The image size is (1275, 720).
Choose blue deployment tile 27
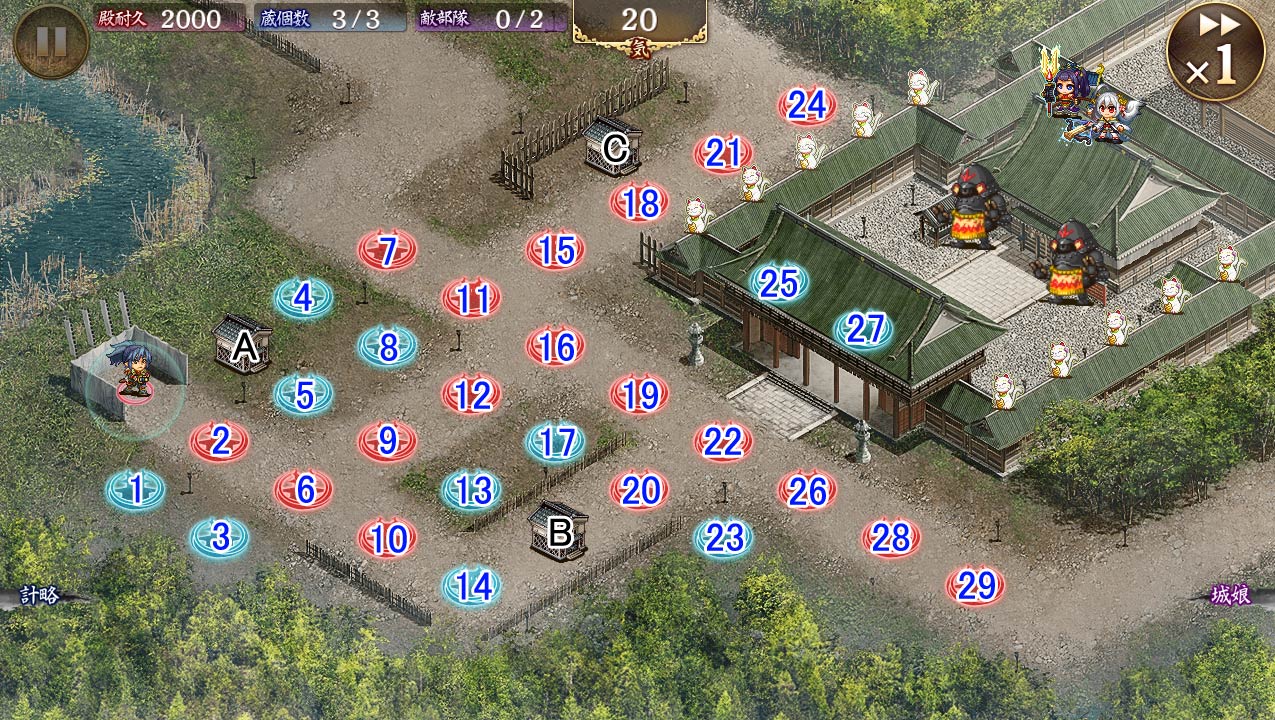click(x=864, y=329)
